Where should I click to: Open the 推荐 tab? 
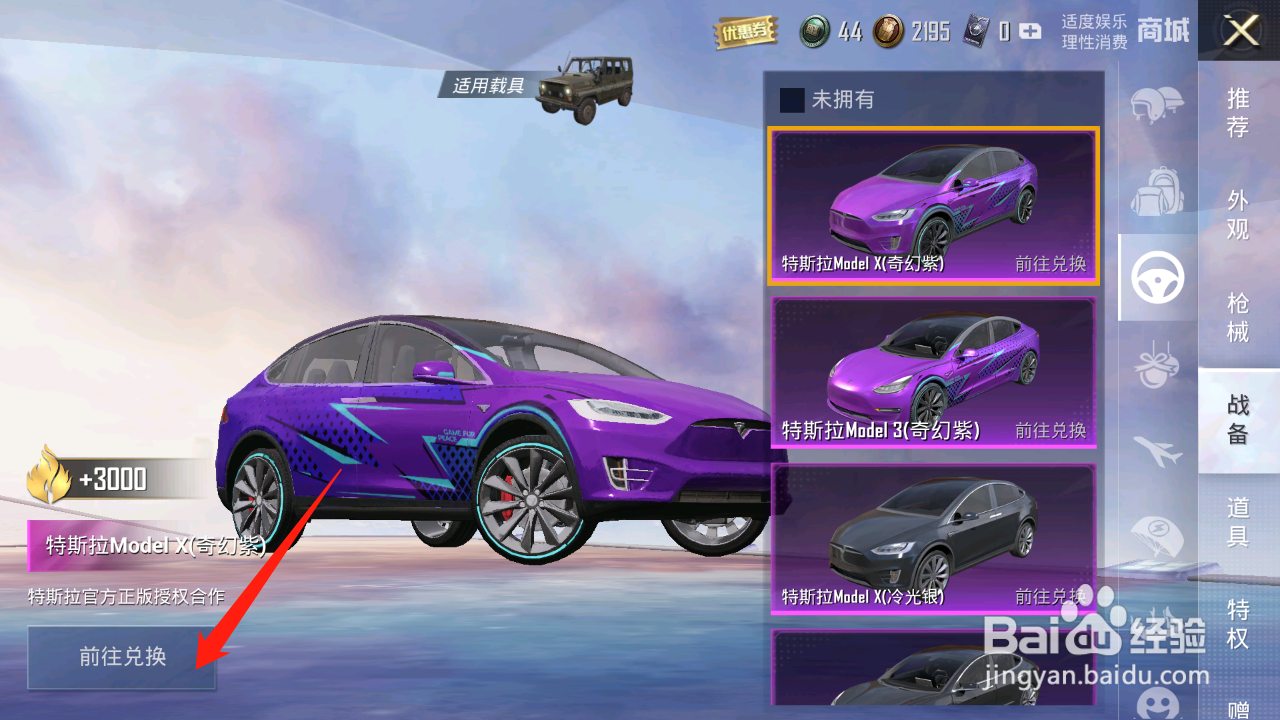[1238, 112]
